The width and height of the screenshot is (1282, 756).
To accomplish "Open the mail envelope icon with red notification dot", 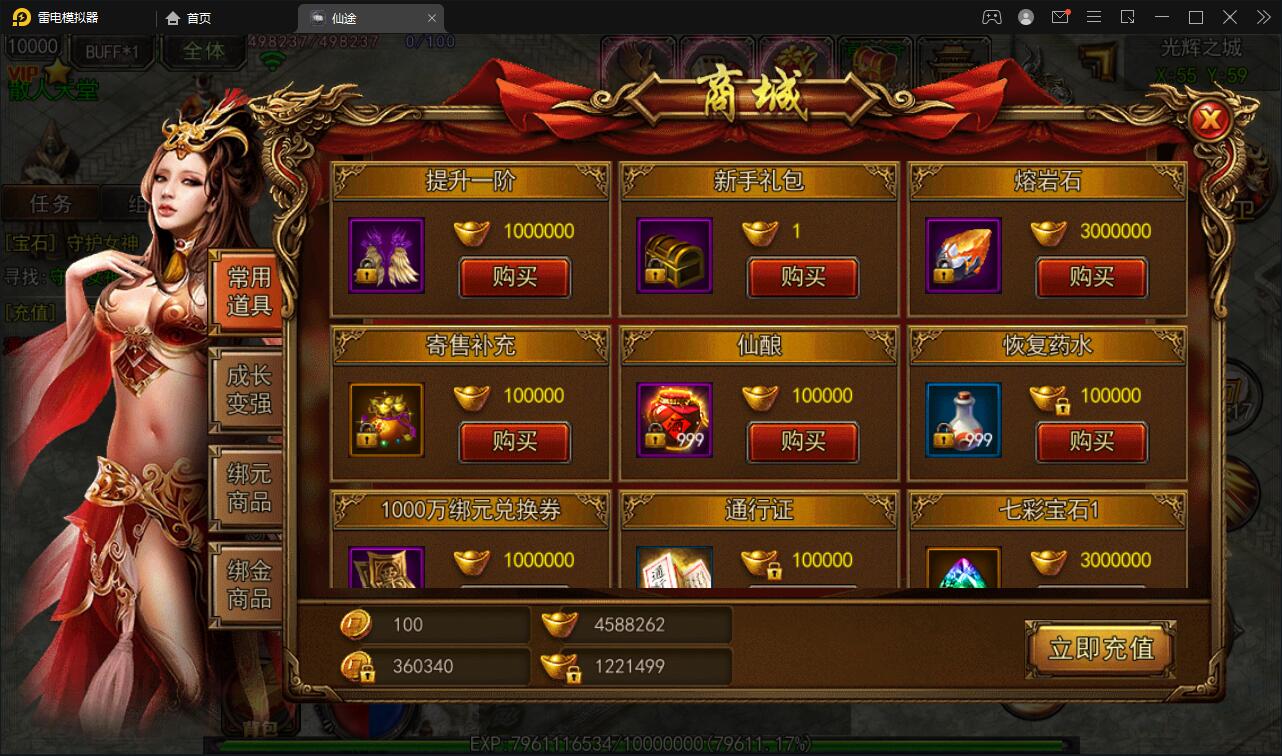I will [x=1060, y=17].
